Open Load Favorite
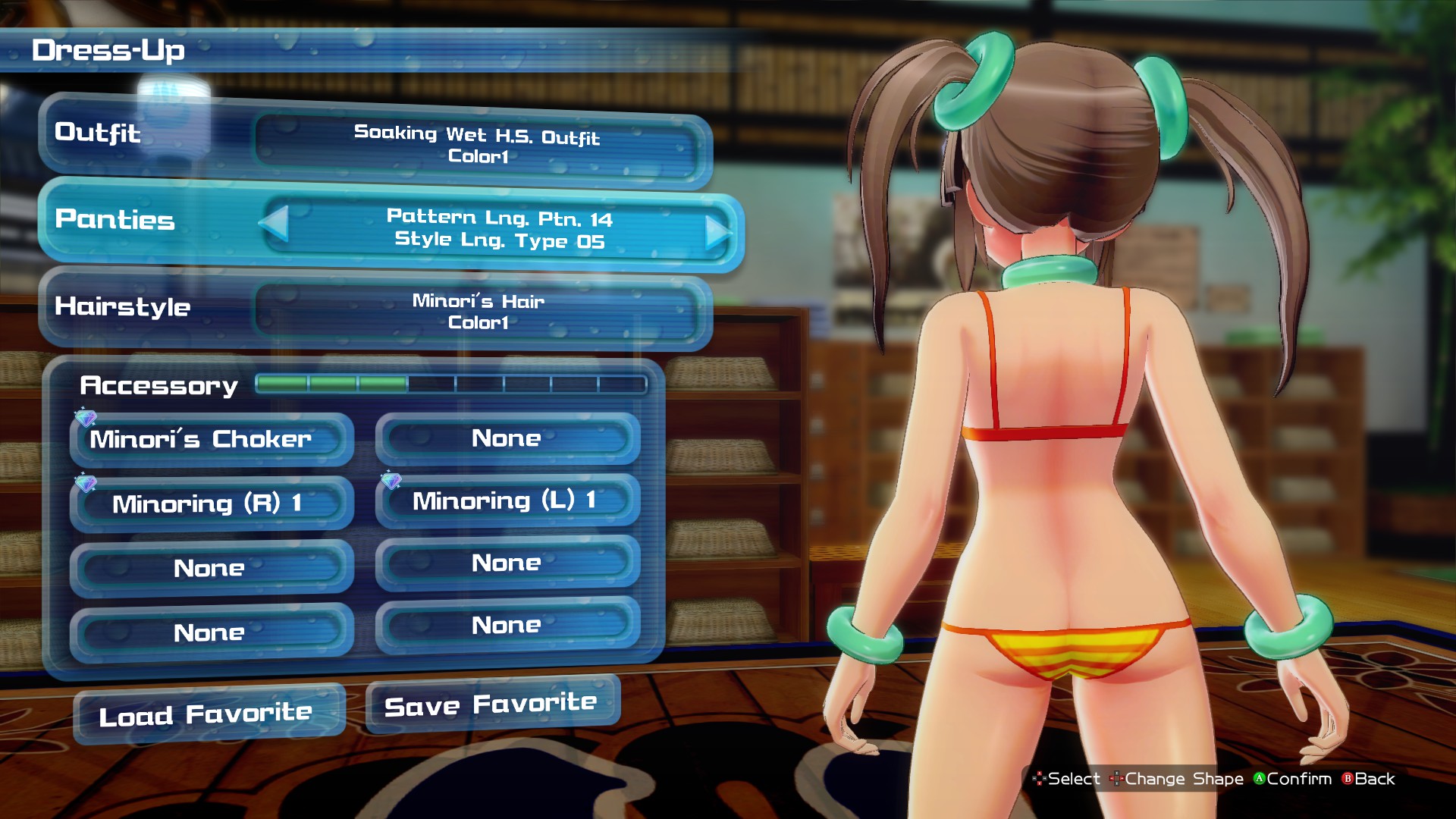 (x=209, y=714)
